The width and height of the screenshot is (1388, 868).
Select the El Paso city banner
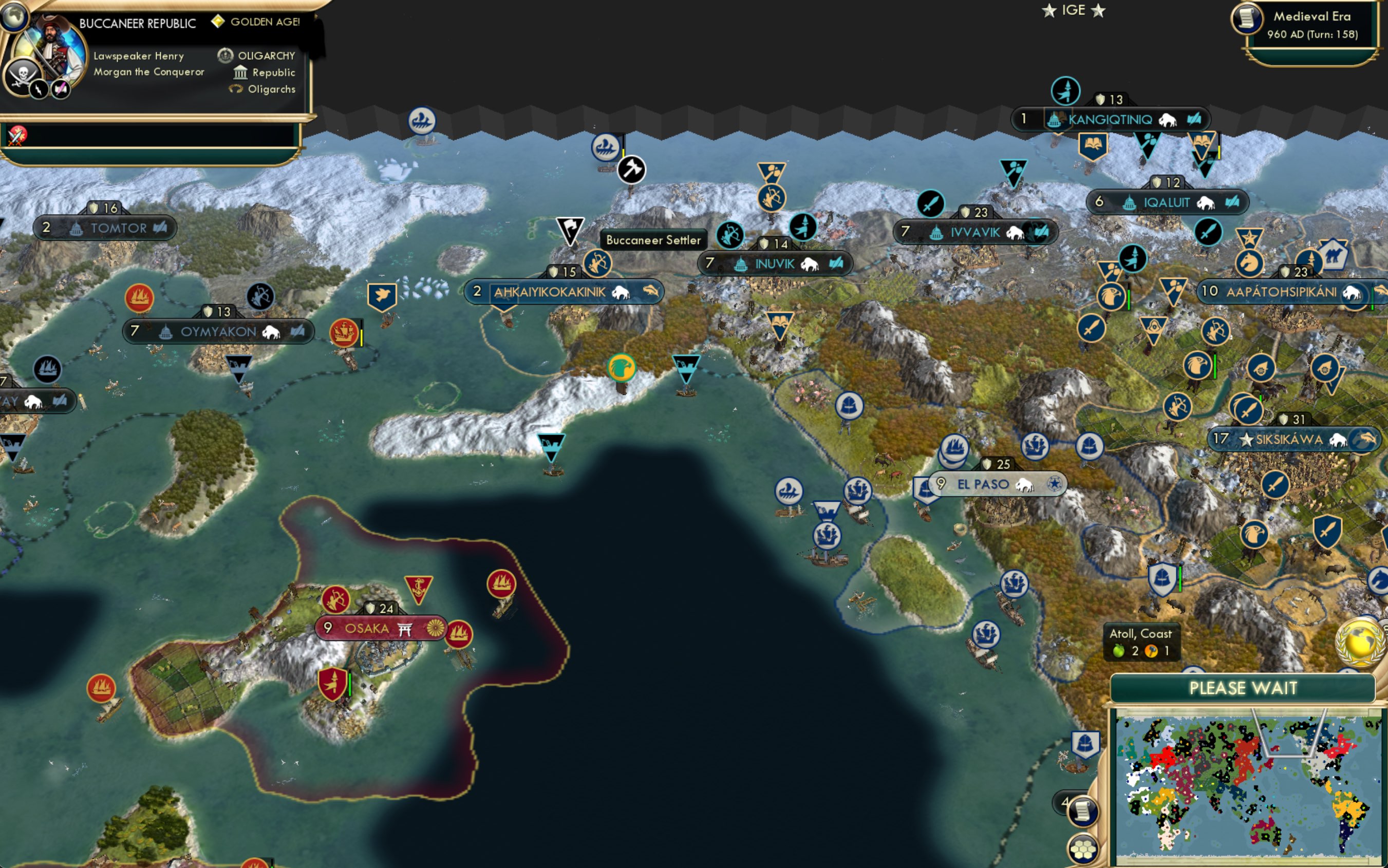(999, 484)
